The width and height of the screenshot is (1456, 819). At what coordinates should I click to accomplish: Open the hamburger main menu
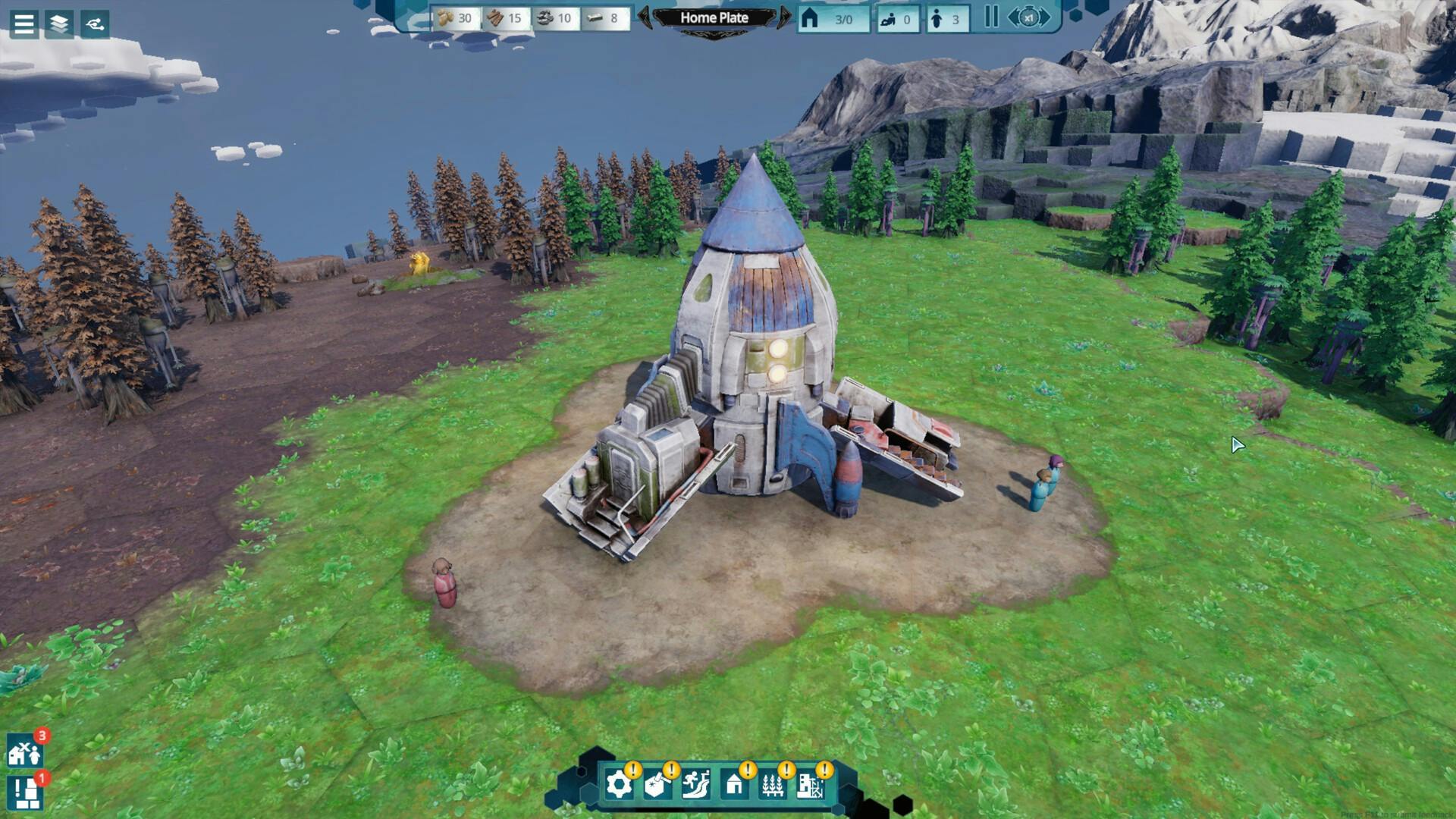[x=24, y=24]
